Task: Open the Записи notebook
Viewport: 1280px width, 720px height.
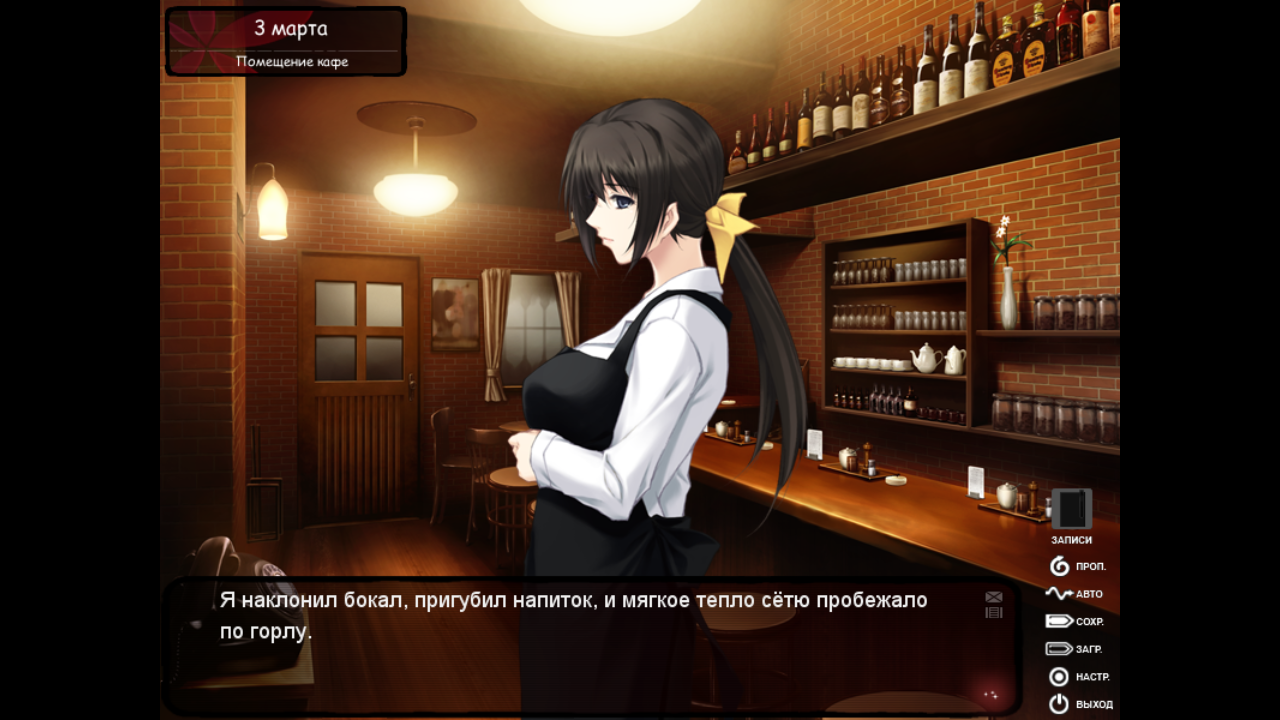Action: click(1071, 510)
